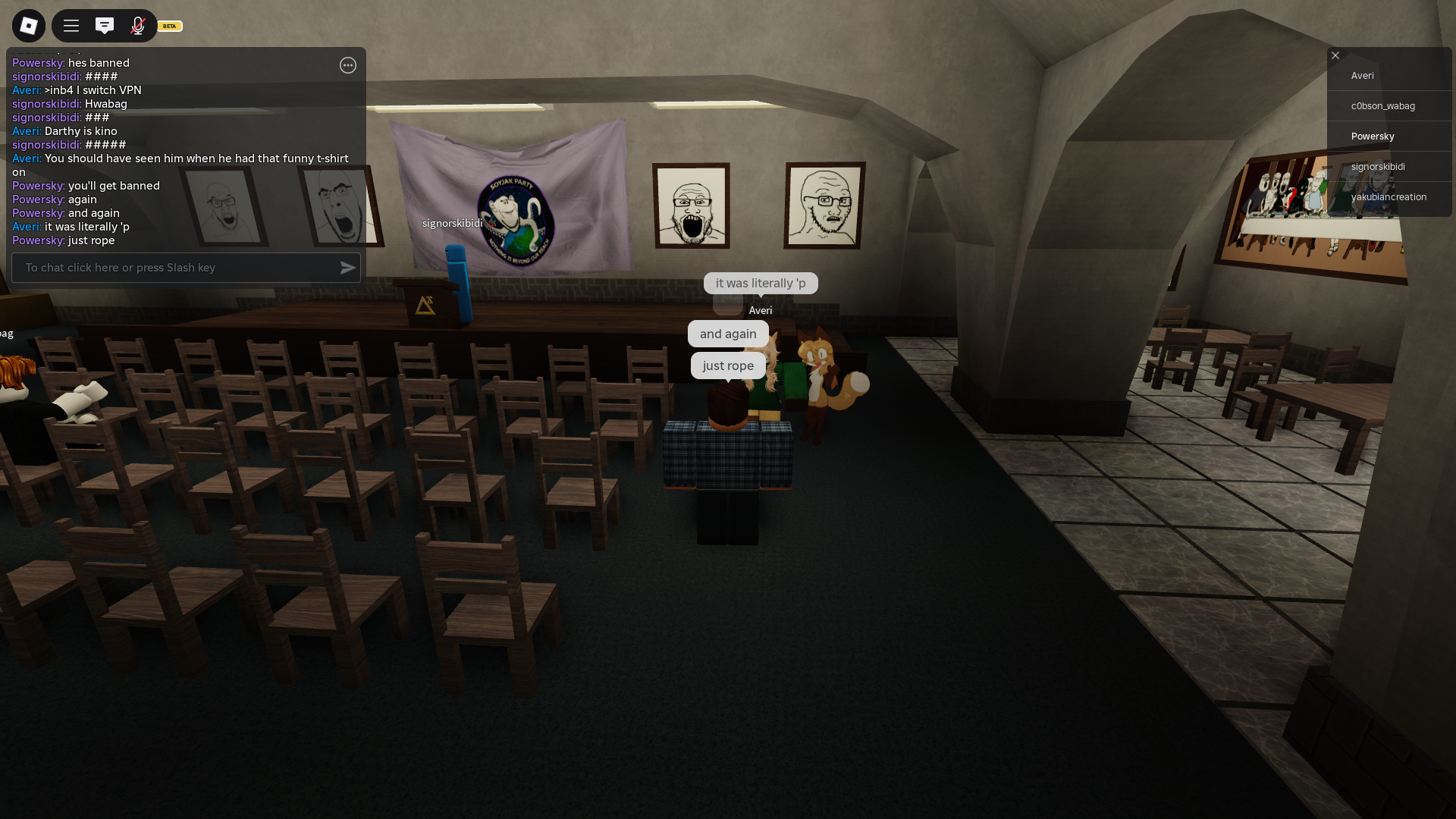
Task: Select Averi in the player list
Action: 1363,76
